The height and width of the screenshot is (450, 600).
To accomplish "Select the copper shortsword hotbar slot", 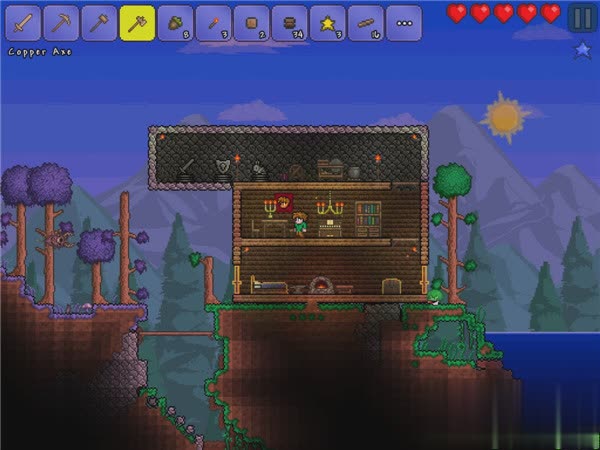I will coord(24,23).
